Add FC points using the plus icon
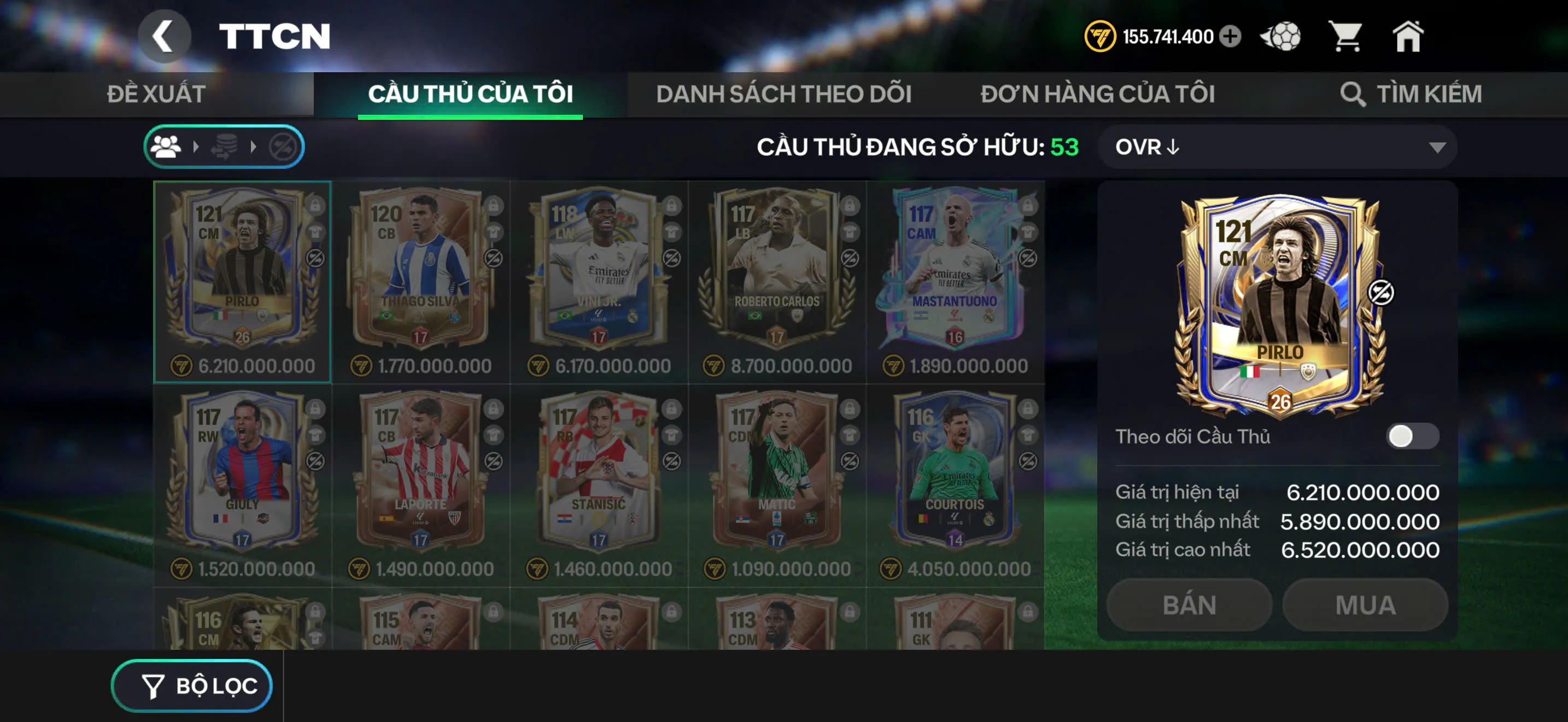 coord(1228,37)
